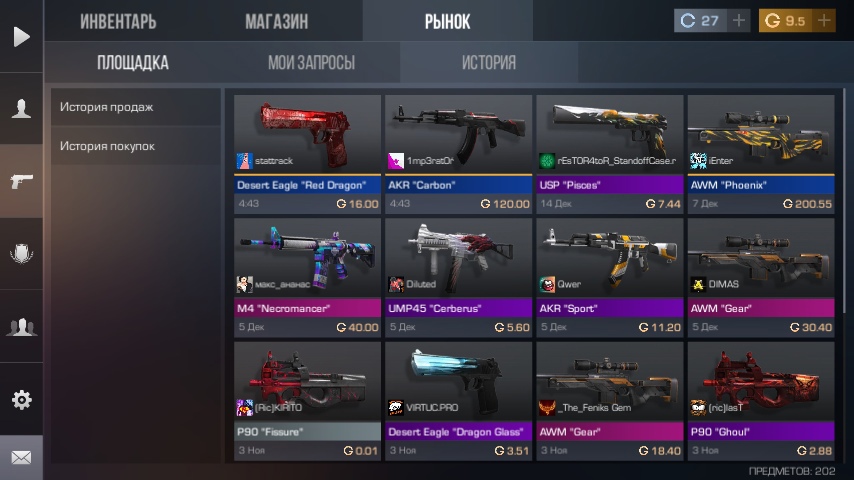This screenshot has height=480, width=854.
Task: Switch to МОИ ЗАПРОСЫ sub-tab
Action: tap(311, 63)
